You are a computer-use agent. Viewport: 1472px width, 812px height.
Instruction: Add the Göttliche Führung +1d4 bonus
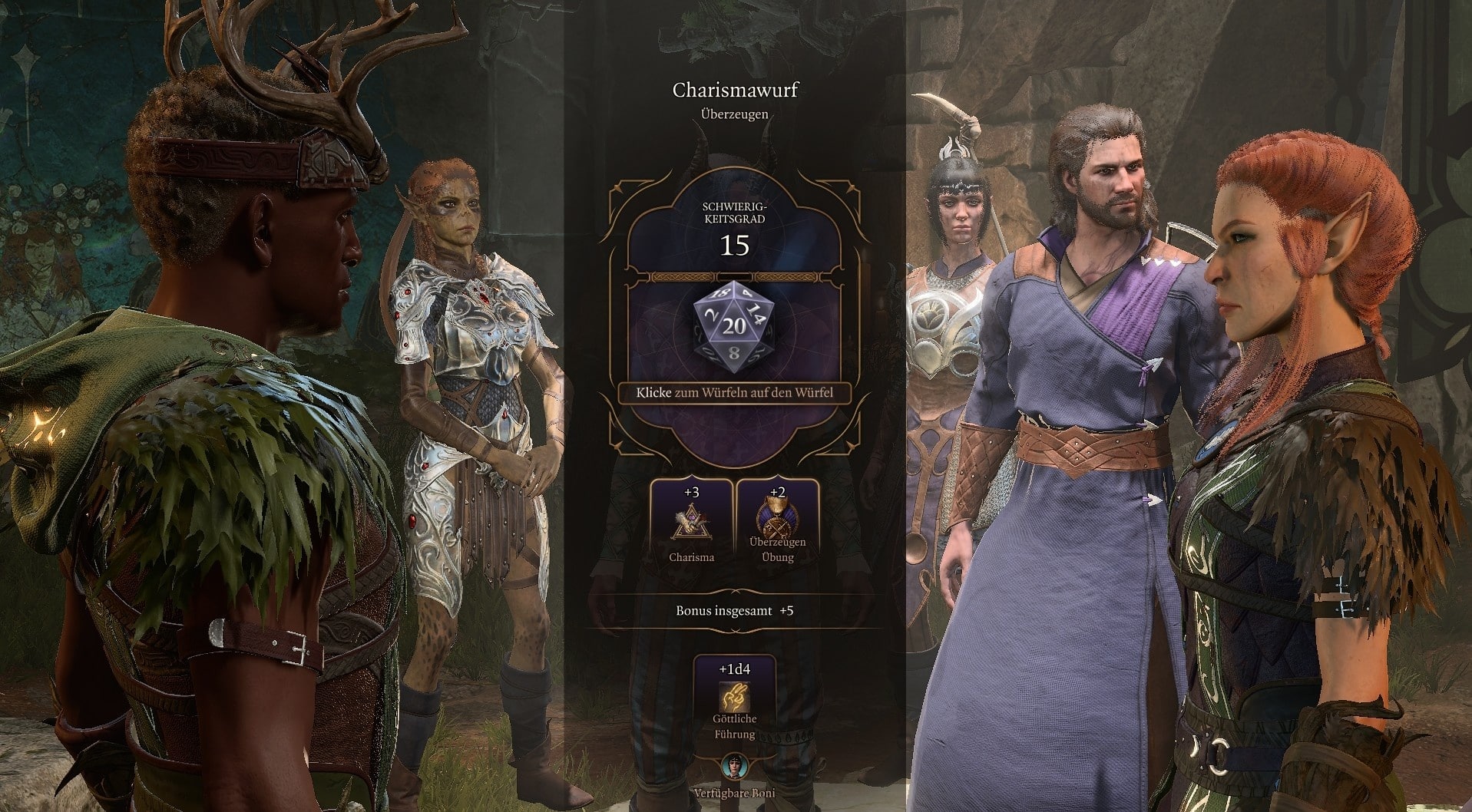(734, 698)
